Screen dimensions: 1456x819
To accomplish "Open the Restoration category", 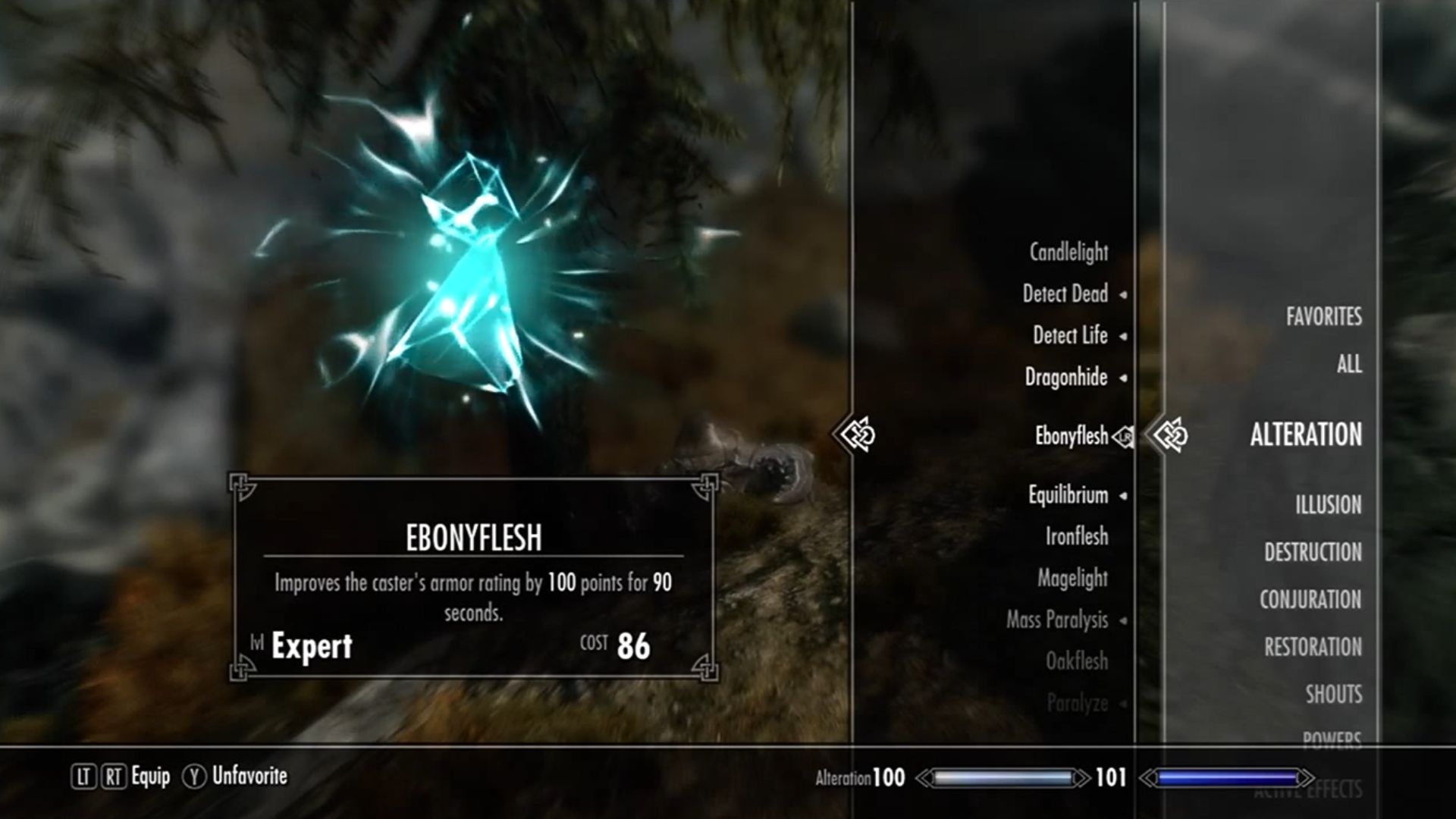I will point(1313,647).
